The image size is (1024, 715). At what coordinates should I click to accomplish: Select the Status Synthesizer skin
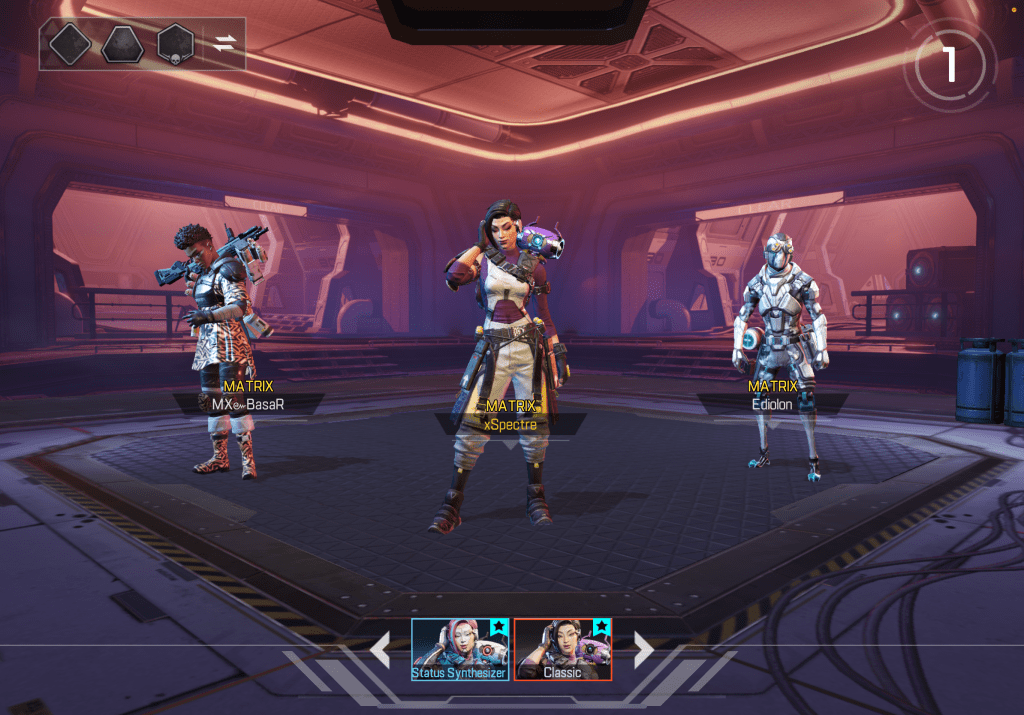[x=459, y=649]
